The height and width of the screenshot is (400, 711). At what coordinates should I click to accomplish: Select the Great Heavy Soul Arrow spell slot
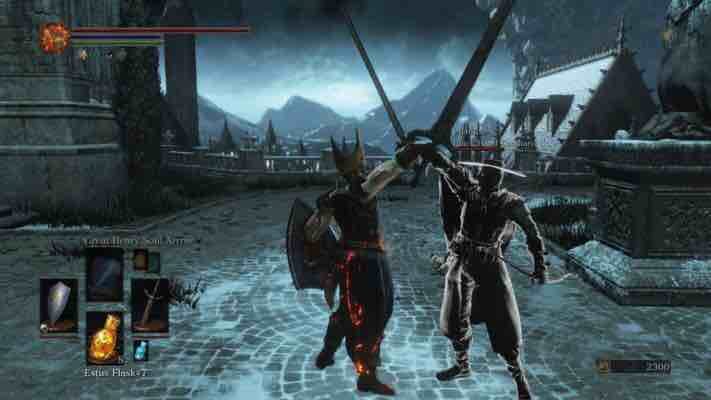[x=104, y=273]
